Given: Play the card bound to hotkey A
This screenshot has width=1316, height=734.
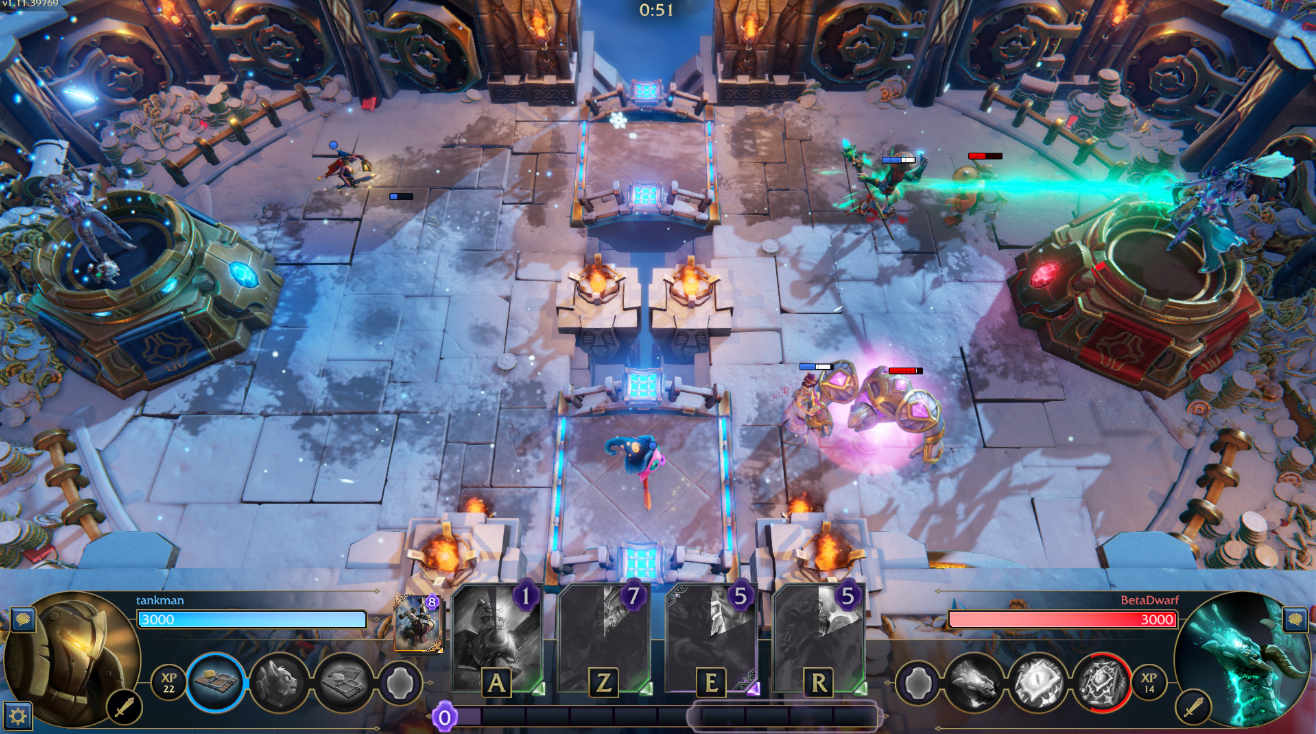Looking at the screenshot, I should pos(496,635).
